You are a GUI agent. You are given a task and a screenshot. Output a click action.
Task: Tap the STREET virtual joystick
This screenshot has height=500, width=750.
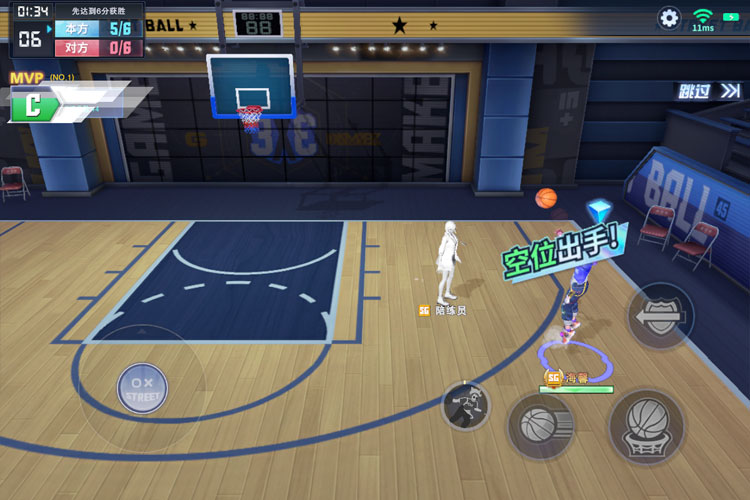click(142, 387)
